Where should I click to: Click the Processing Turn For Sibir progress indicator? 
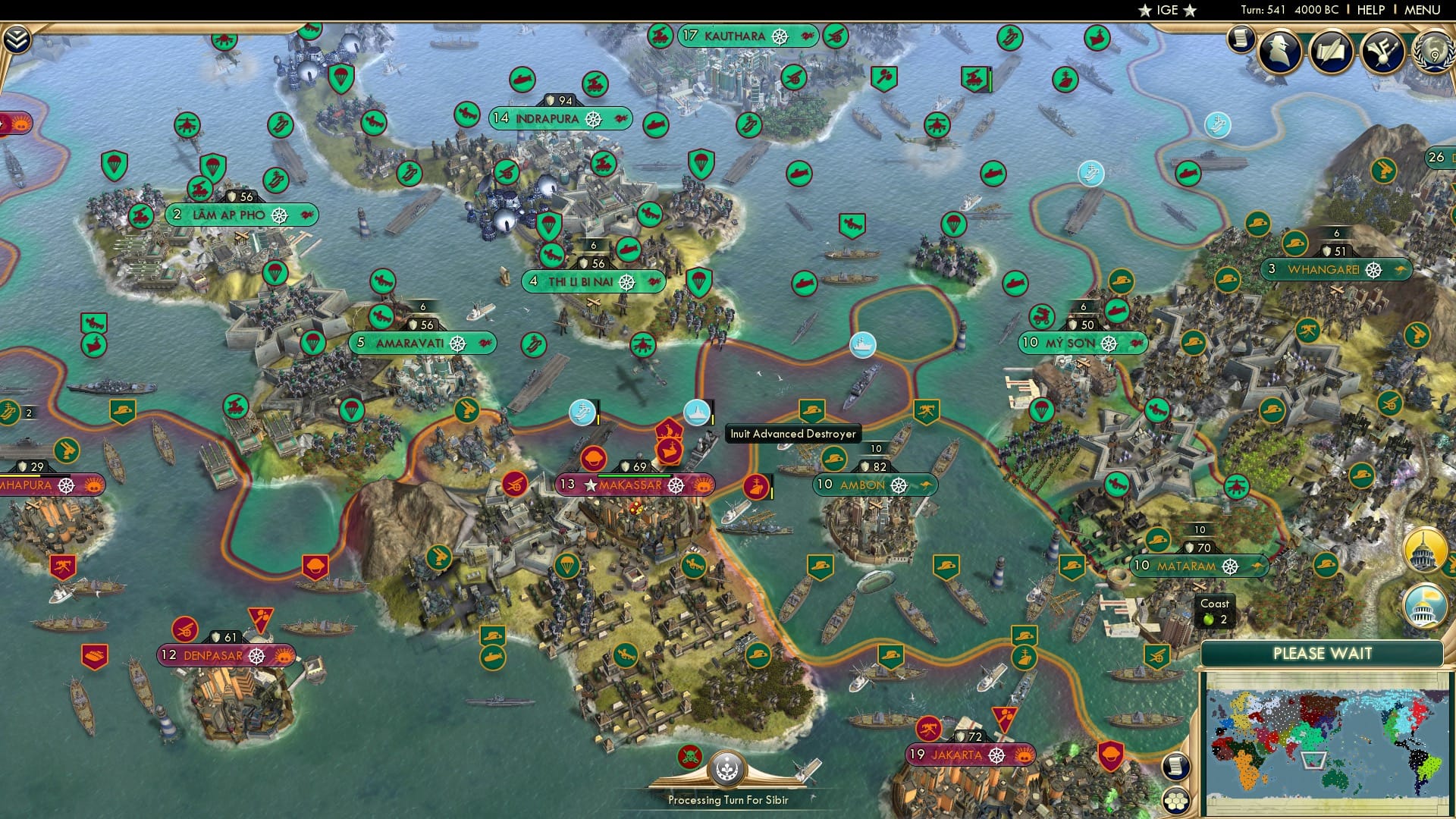pyautogui.click(x=726, y=800)
